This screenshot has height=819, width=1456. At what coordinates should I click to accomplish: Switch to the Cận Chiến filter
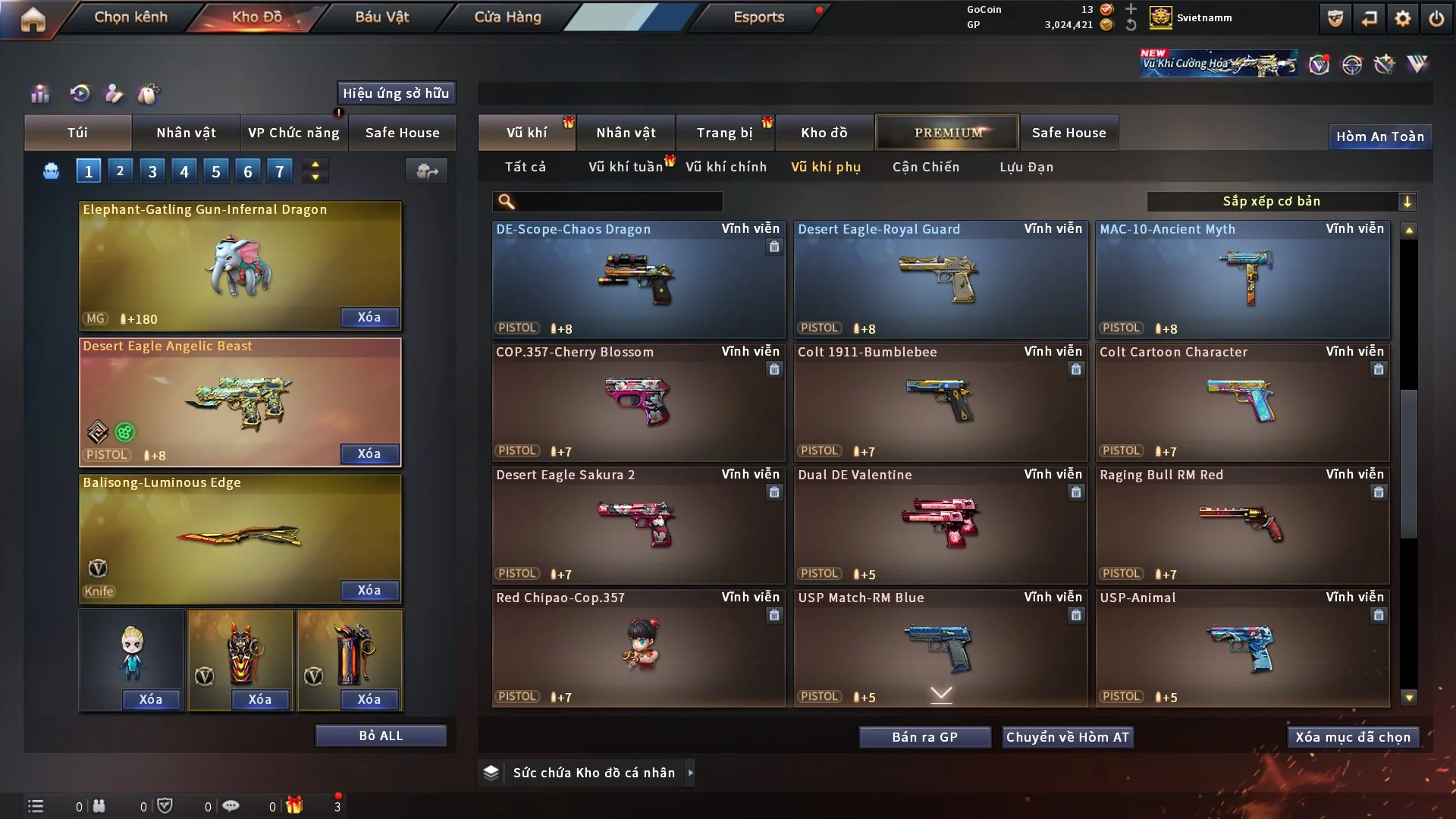pyautogui.click(x=925, y=167)
